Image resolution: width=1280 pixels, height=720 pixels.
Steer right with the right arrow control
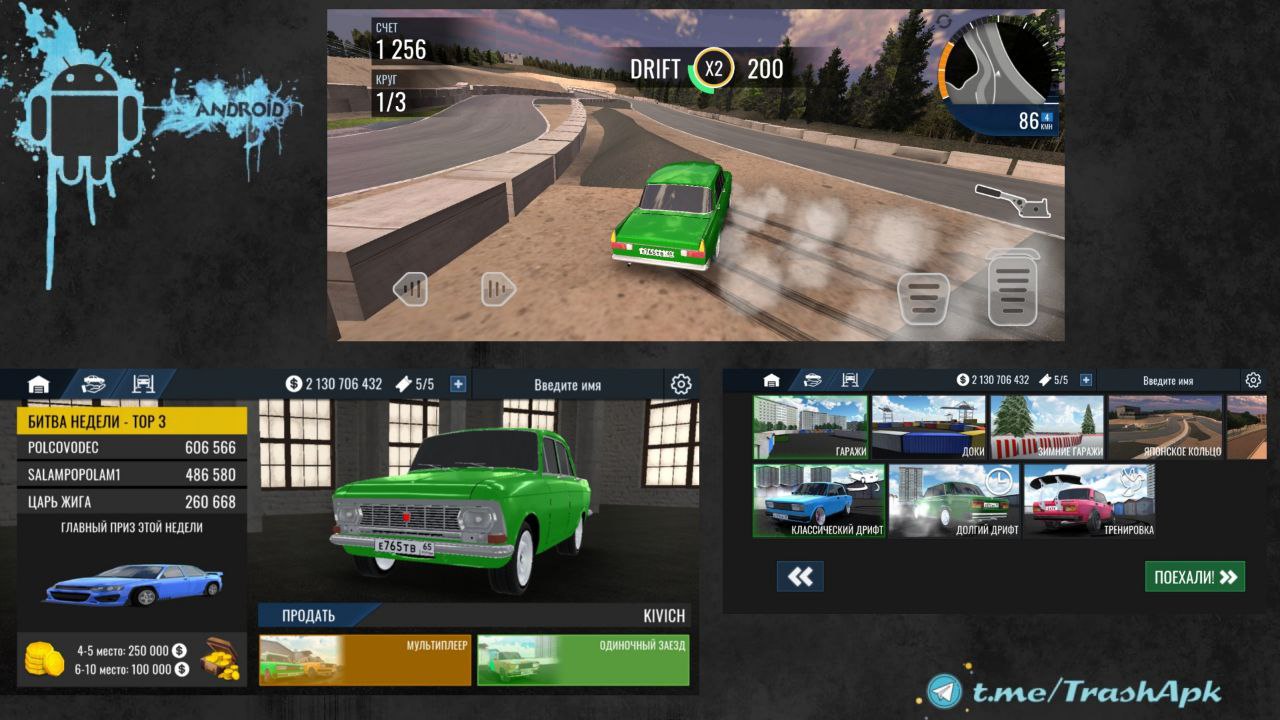click(497, 289)
